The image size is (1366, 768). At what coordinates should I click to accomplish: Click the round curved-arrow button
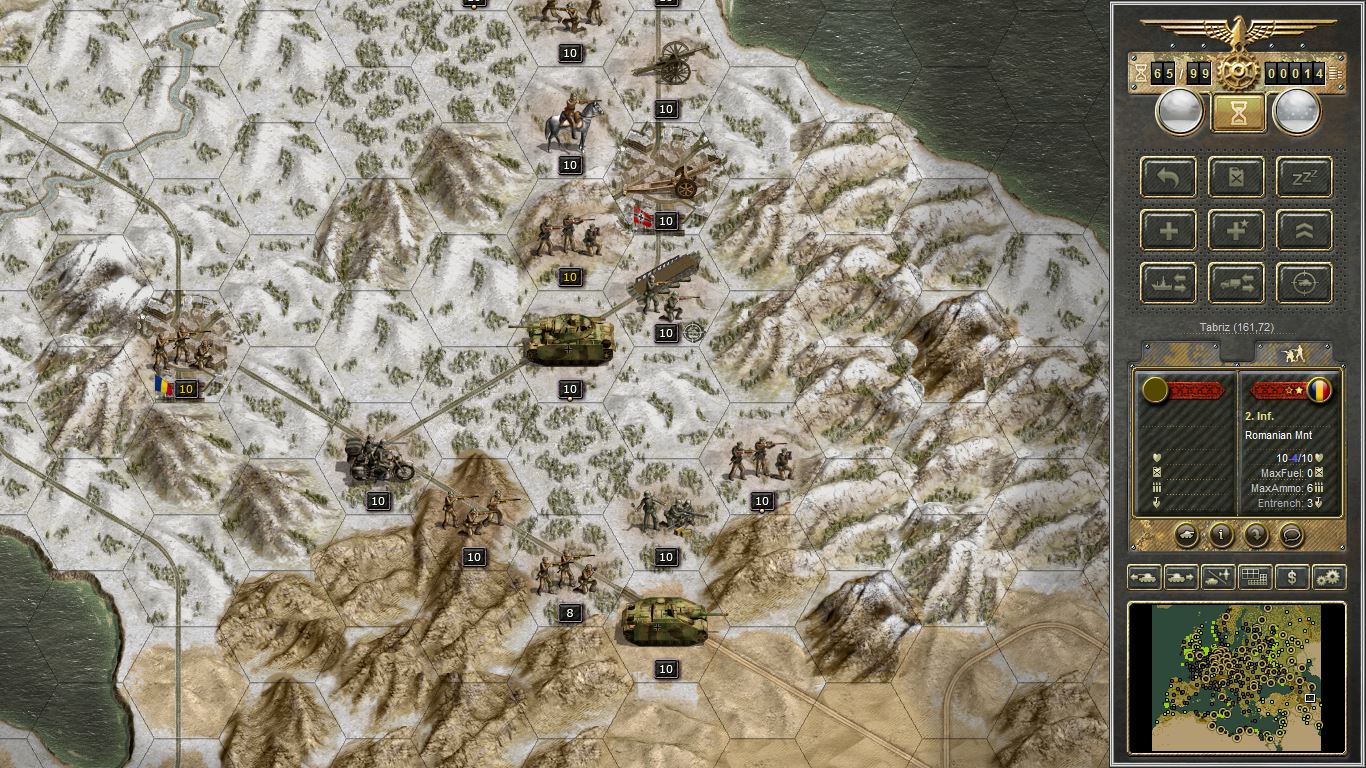pos(1256,534)
